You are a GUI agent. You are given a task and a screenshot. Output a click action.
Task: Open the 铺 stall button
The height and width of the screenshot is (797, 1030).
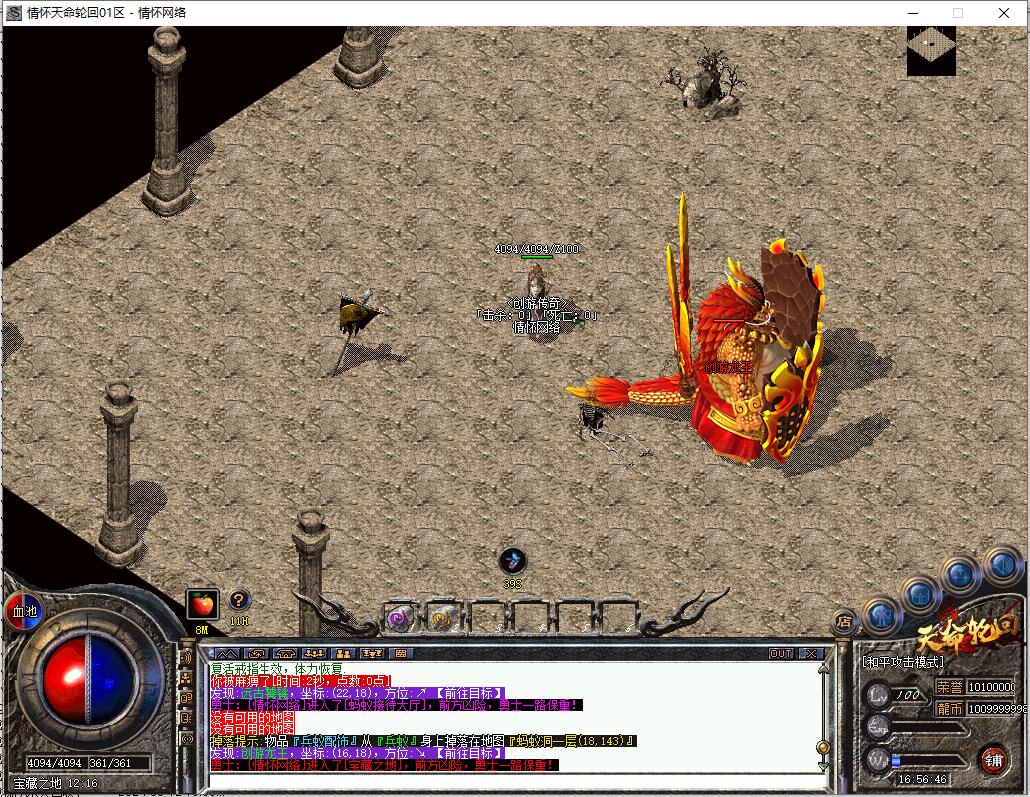pyautogui.click(x=992, y=758)
